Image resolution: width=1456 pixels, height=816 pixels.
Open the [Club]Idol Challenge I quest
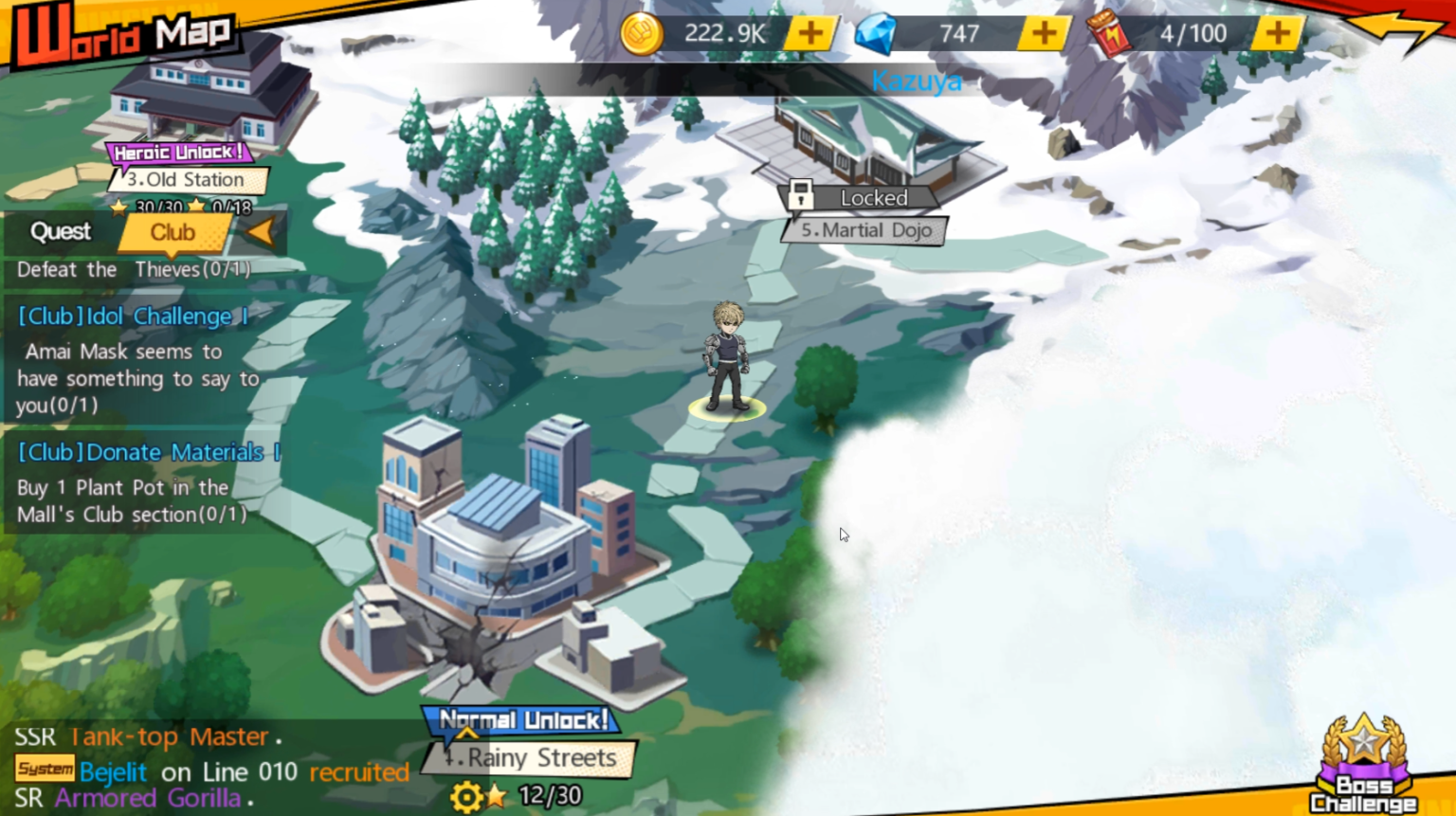click(x=132, y=316)
